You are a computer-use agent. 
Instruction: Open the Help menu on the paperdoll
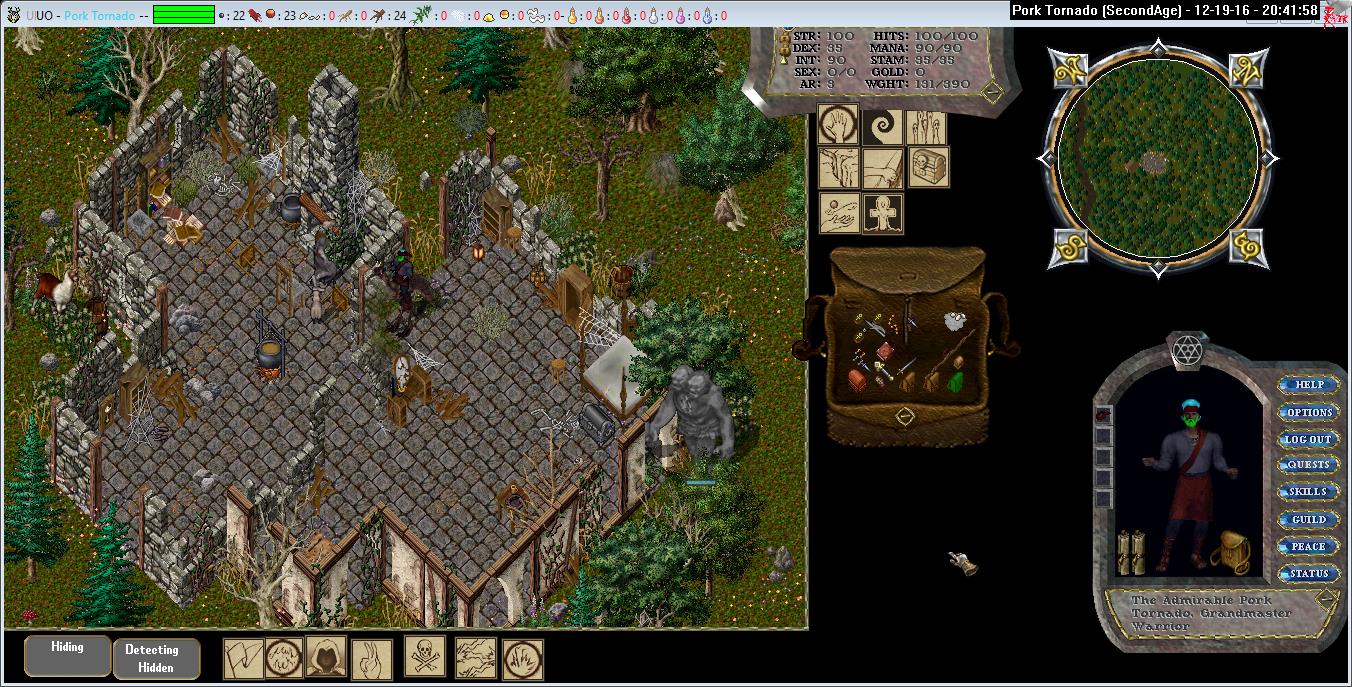point(1309,385)
